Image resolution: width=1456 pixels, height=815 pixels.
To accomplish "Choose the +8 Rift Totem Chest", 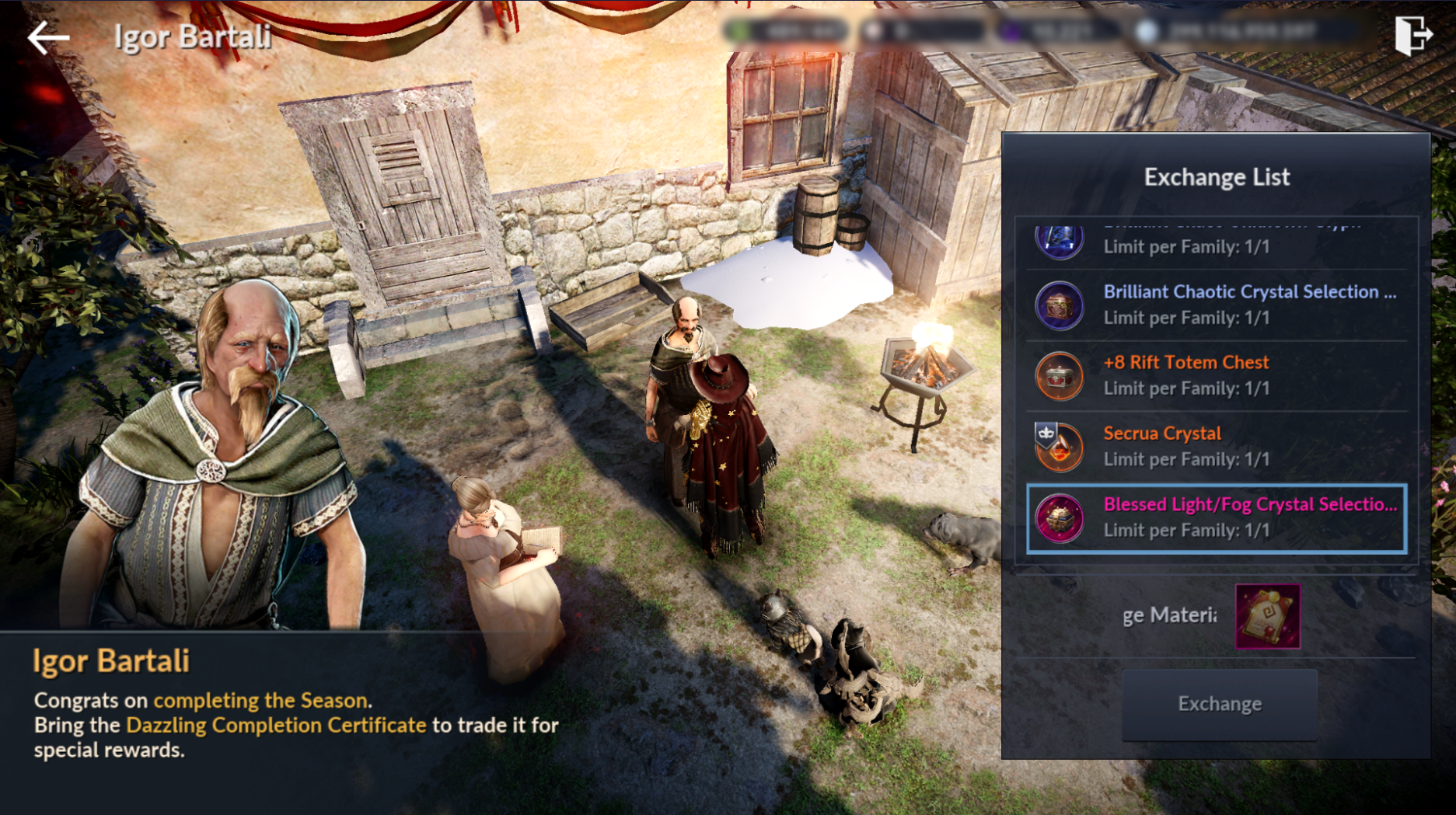I will point(1217,375).
